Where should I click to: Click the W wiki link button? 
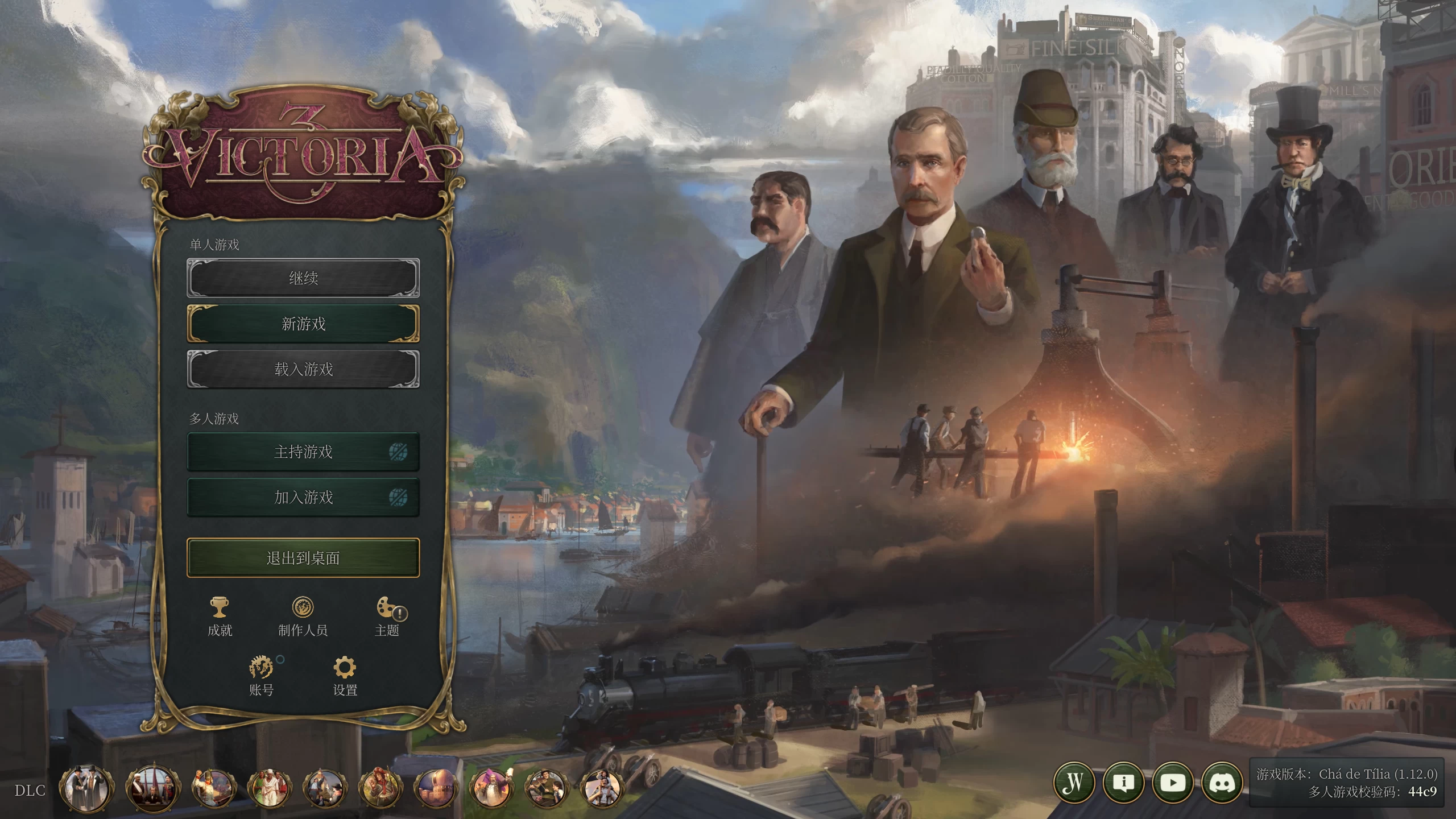(1074, 783)
